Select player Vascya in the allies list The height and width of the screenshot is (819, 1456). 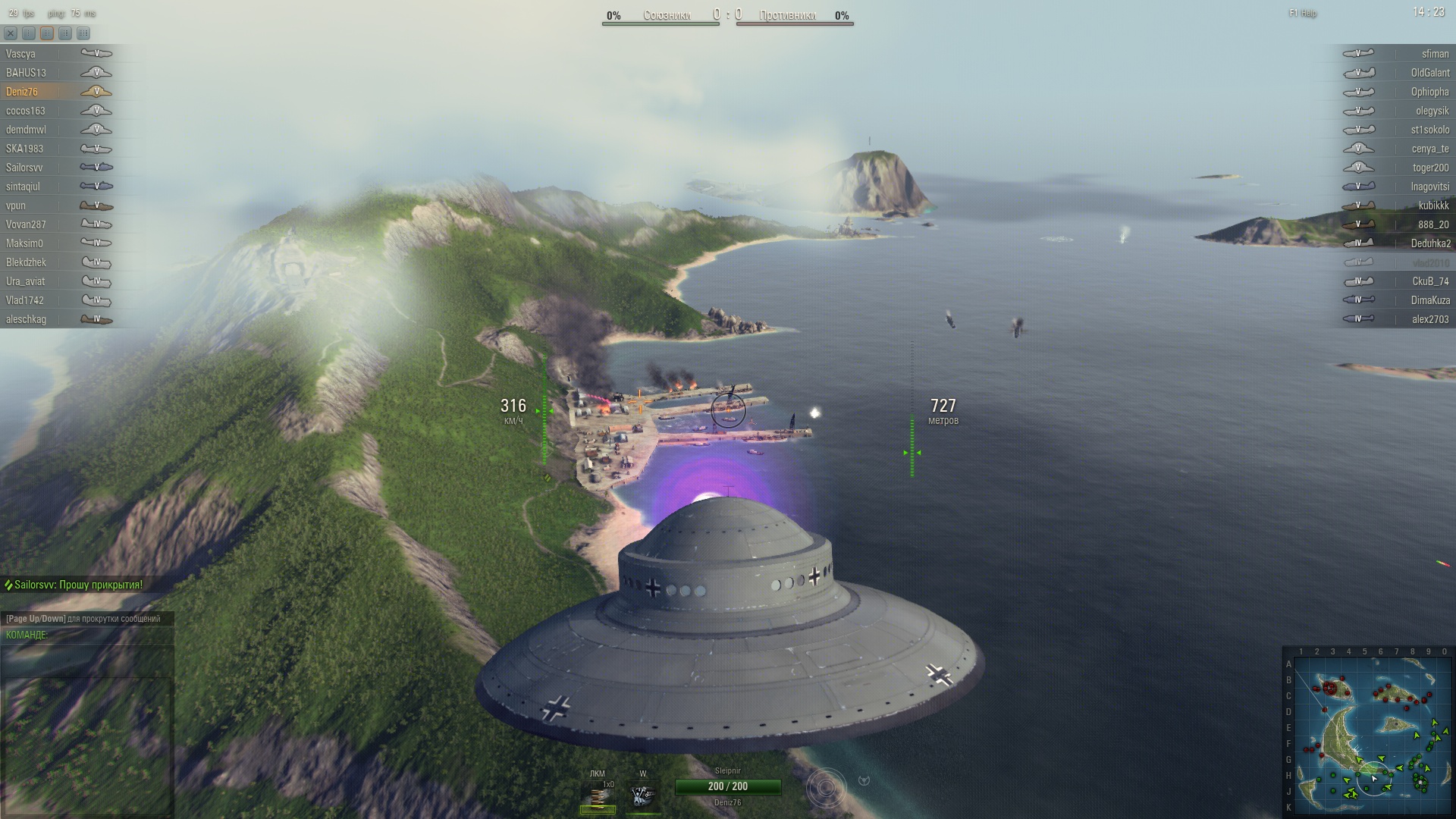pos(21,54)
